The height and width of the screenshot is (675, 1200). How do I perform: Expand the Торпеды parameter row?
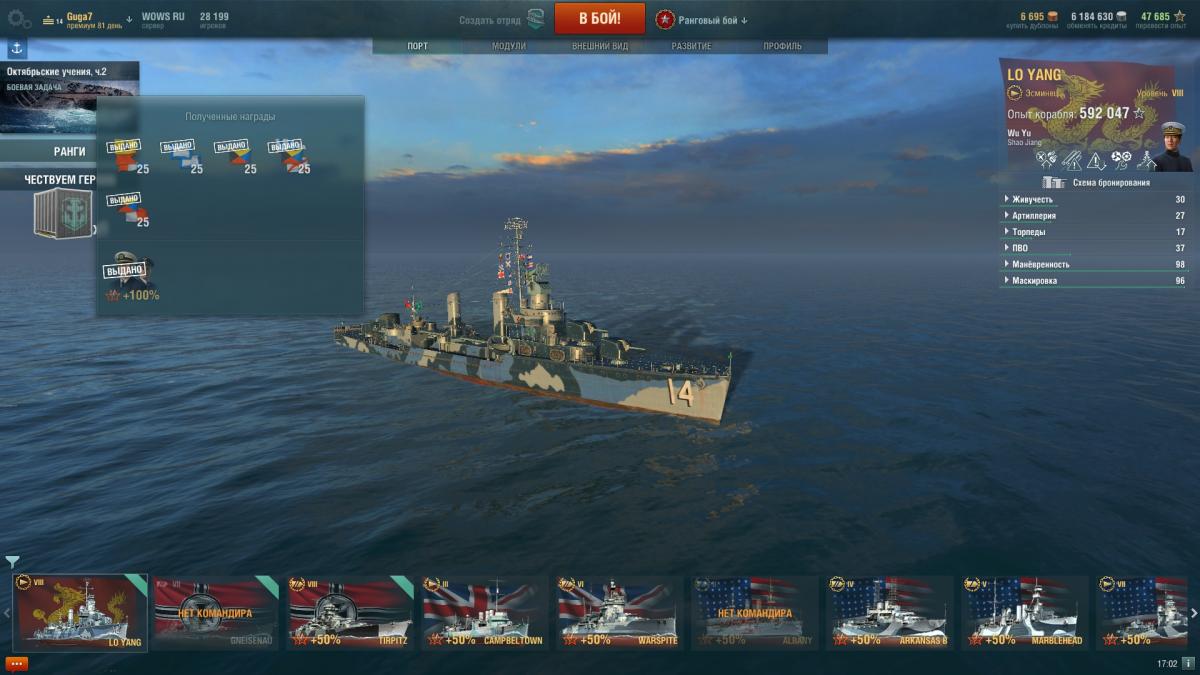(x=1030, y=232)
